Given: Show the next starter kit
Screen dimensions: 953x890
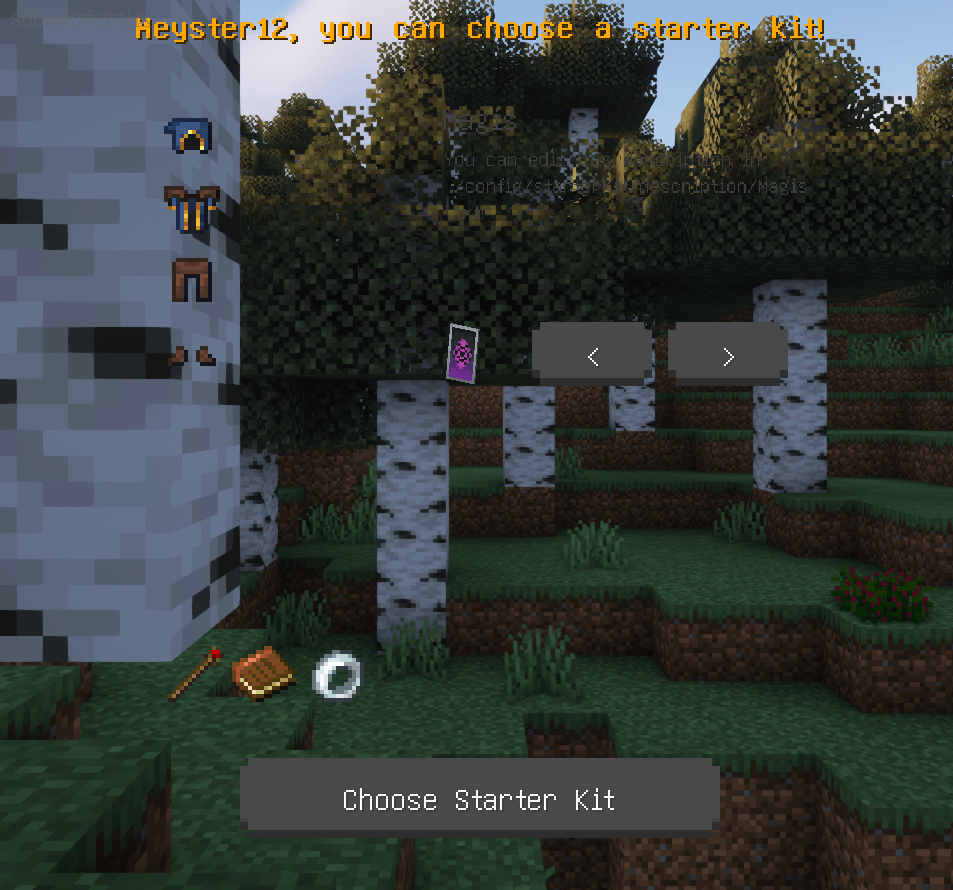Looking at the screenshot, I should point(727,355).
